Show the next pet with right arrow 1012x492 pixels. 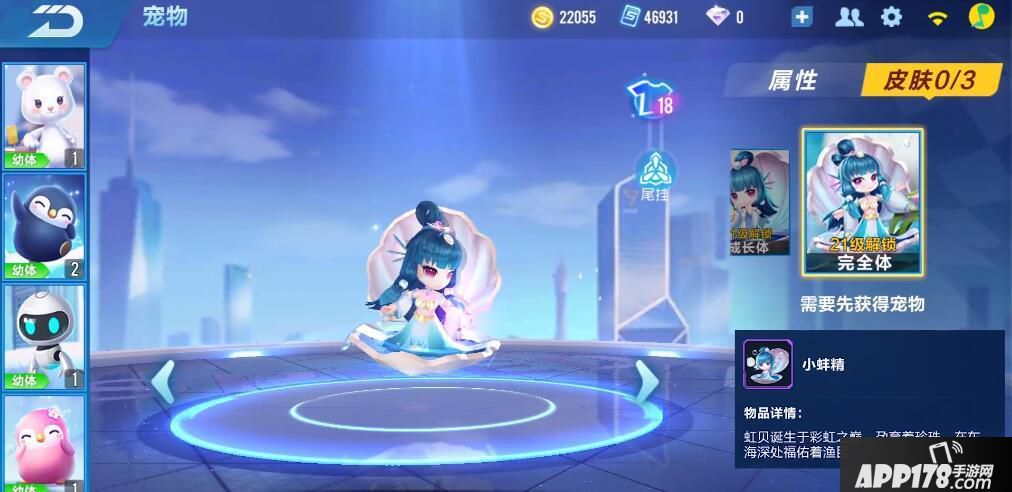pos(646,380)
